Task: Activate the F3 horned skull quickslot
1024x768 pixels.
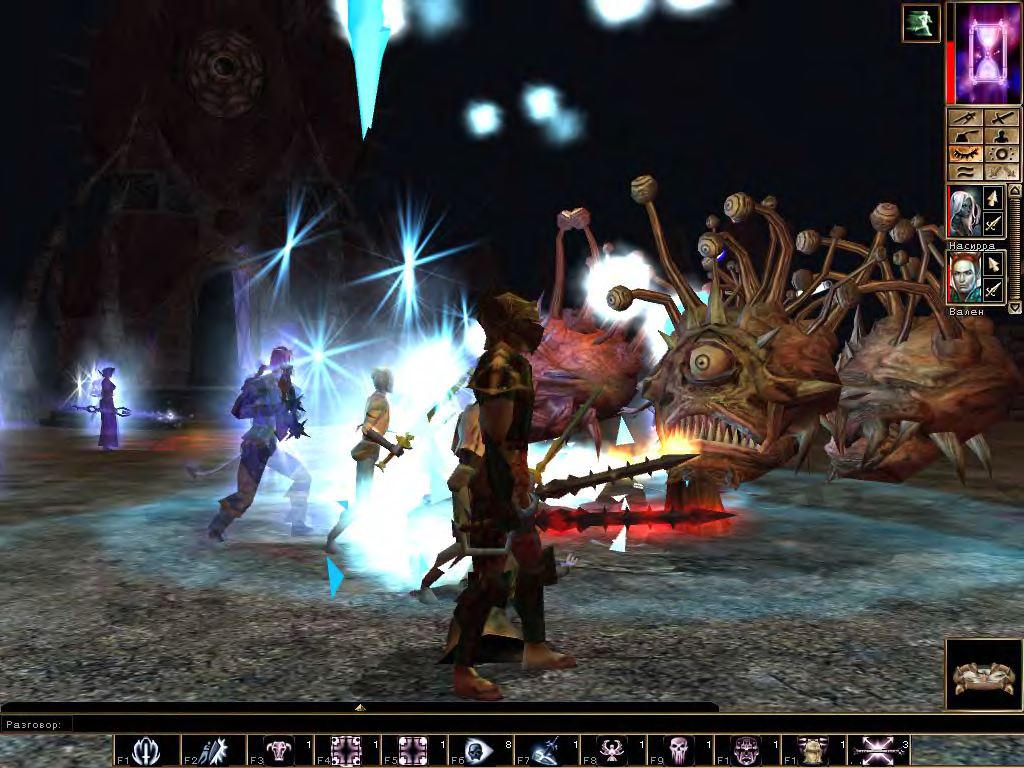Action: [281, 750]
